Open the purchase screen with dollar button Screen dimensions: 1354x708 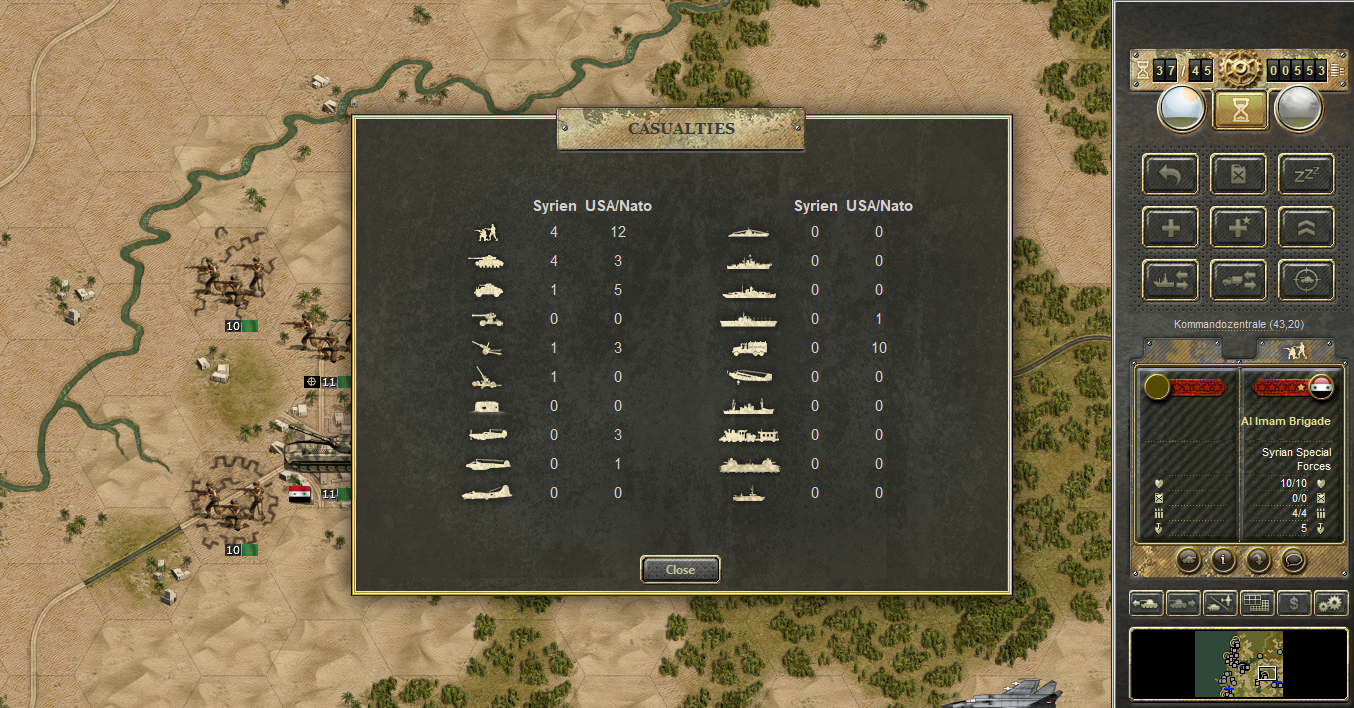tap(1295, 603)
